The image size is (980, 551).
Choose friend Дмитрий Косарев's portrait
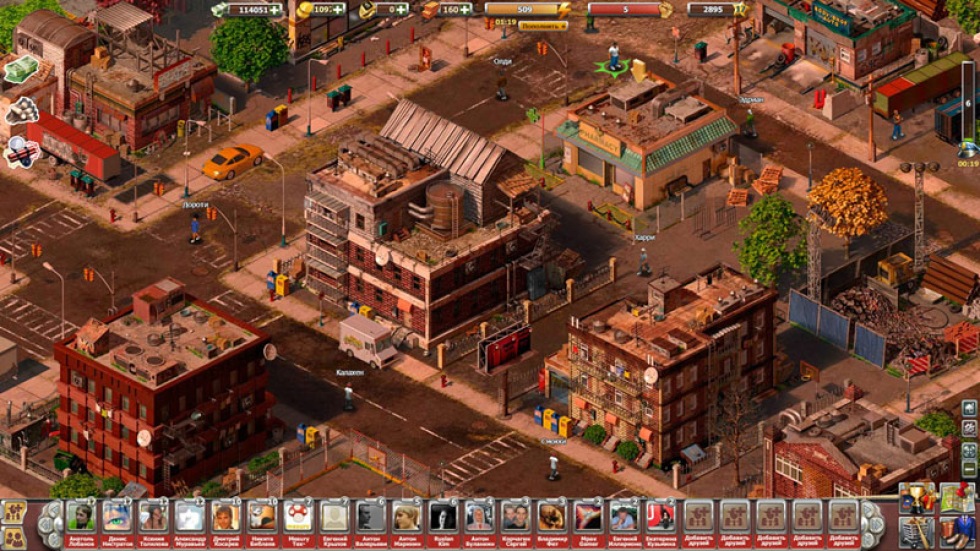[x=225, y=516]
